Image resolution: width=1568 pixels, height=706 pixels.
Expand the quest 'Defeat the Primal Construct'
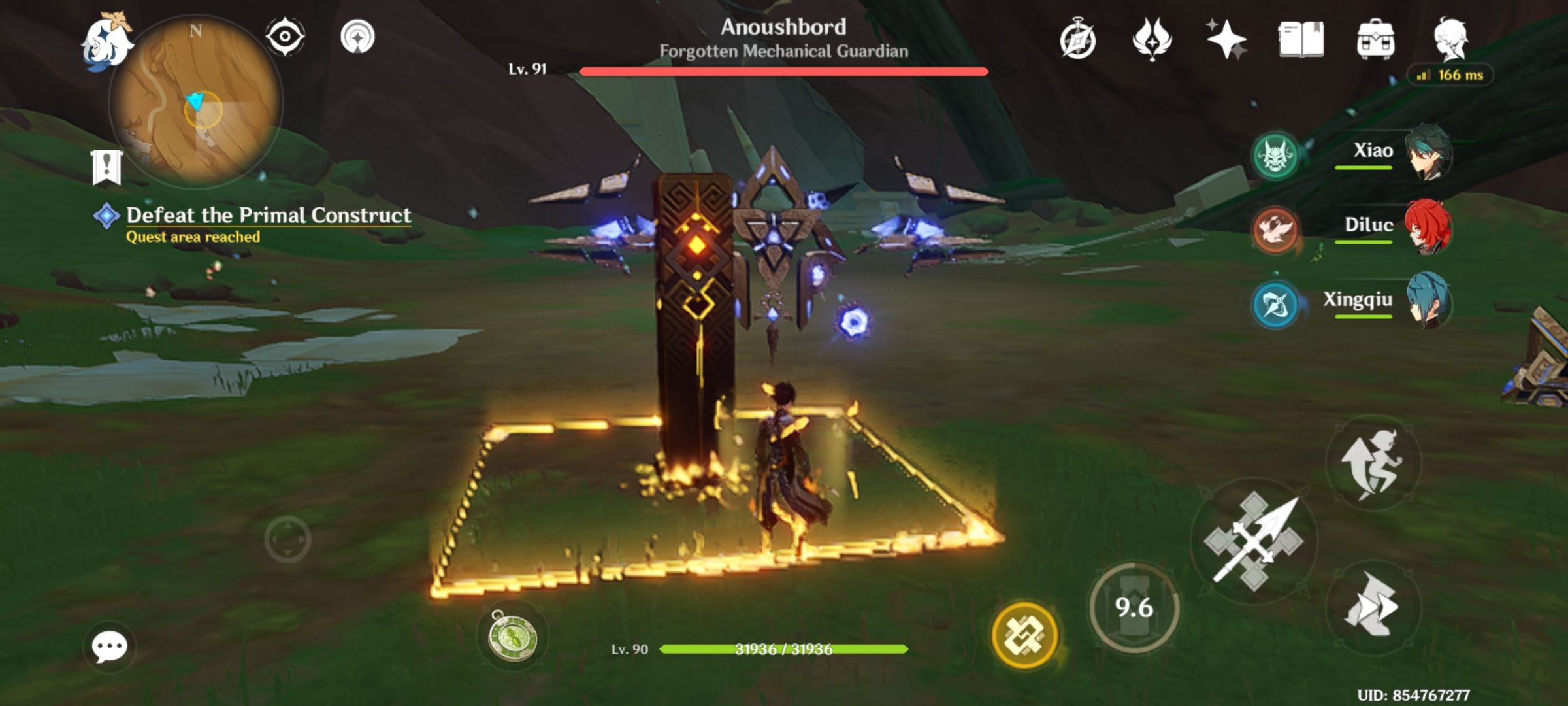[268, 214]
